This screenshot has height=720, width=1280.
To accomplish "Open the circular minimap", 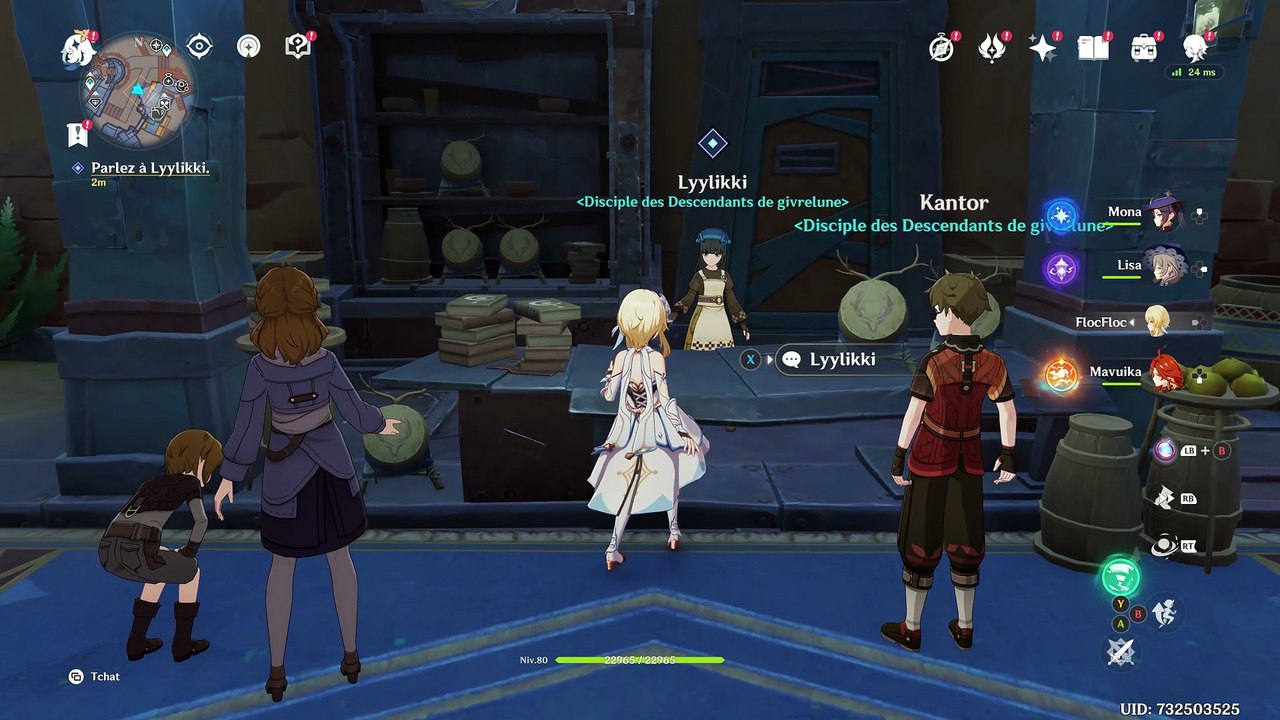I will (138, 88).
